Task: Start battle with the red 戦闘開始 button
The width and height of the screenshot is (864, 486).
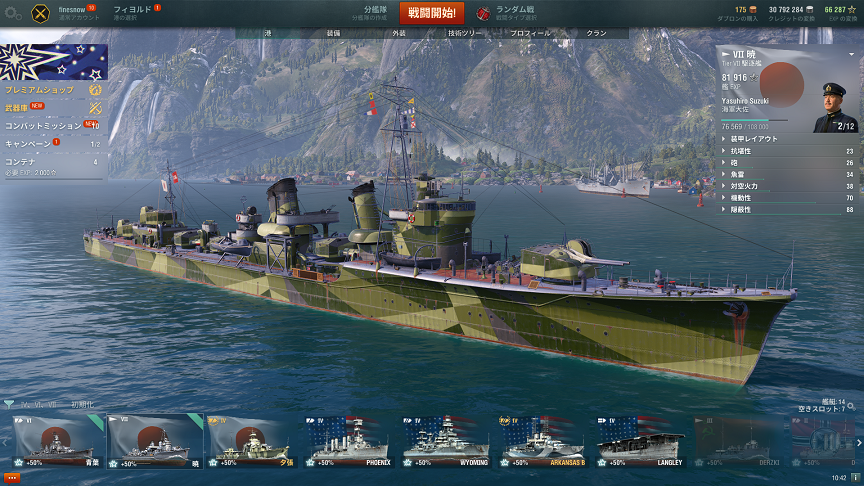Action: [432, 13]
